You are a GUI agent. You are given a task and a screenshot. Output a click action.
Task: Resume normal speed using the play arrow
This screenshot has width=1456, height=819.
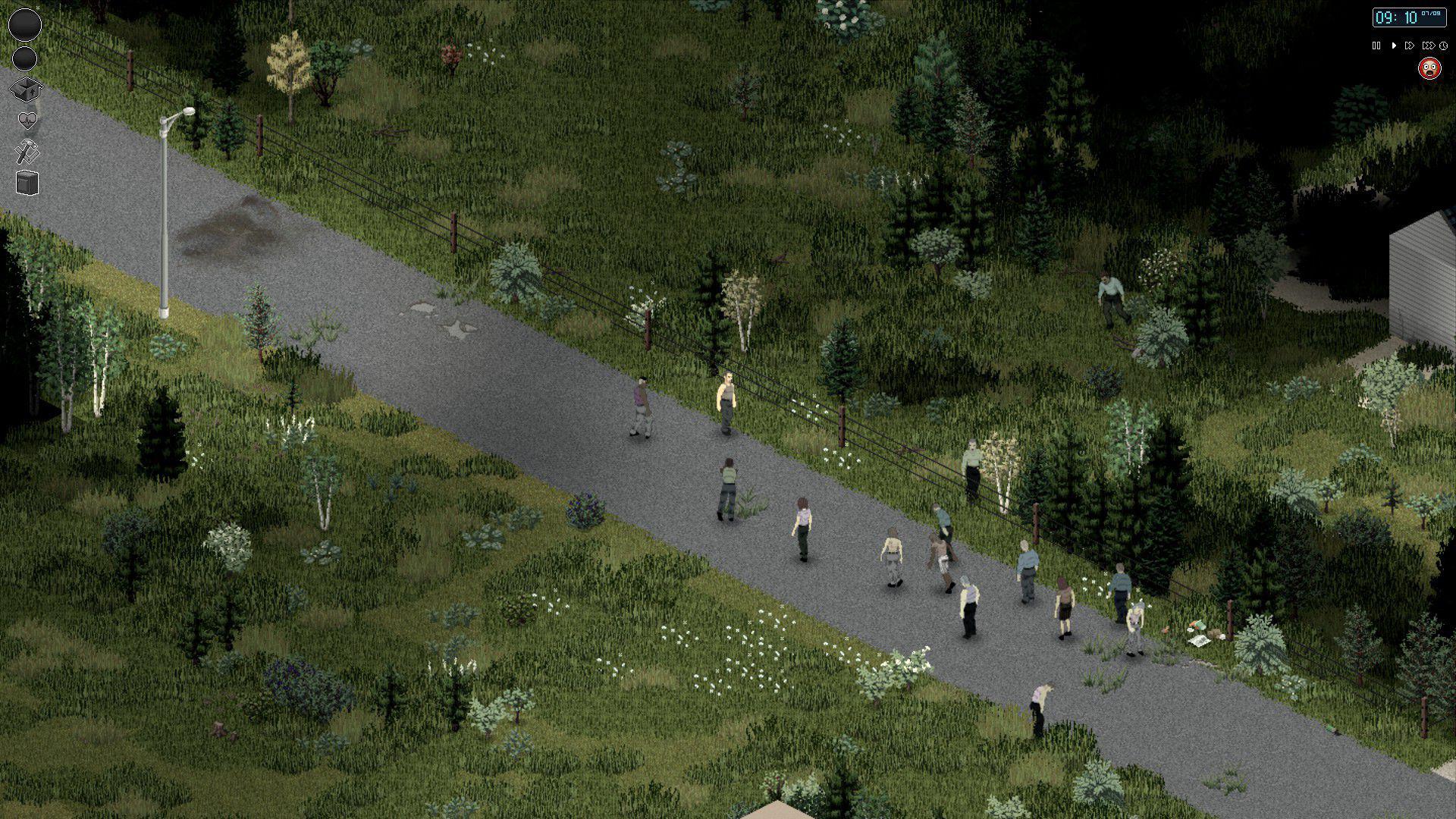(x=1393, y=45)
